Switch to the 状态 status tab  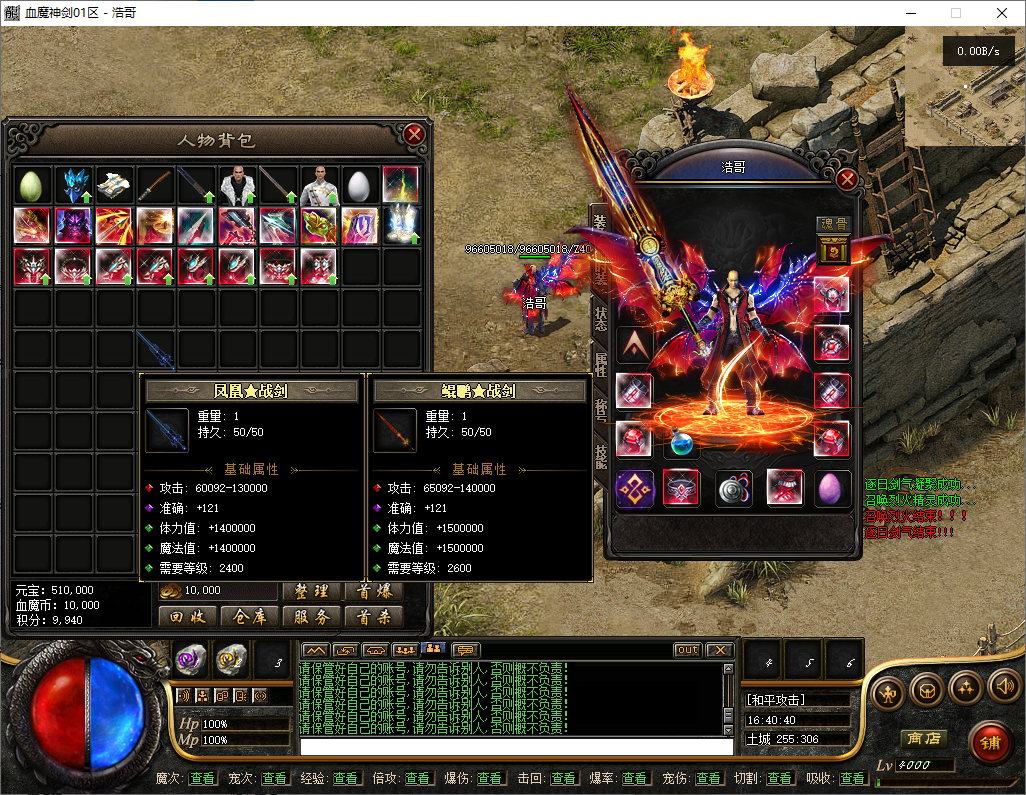tap(600, 312)
